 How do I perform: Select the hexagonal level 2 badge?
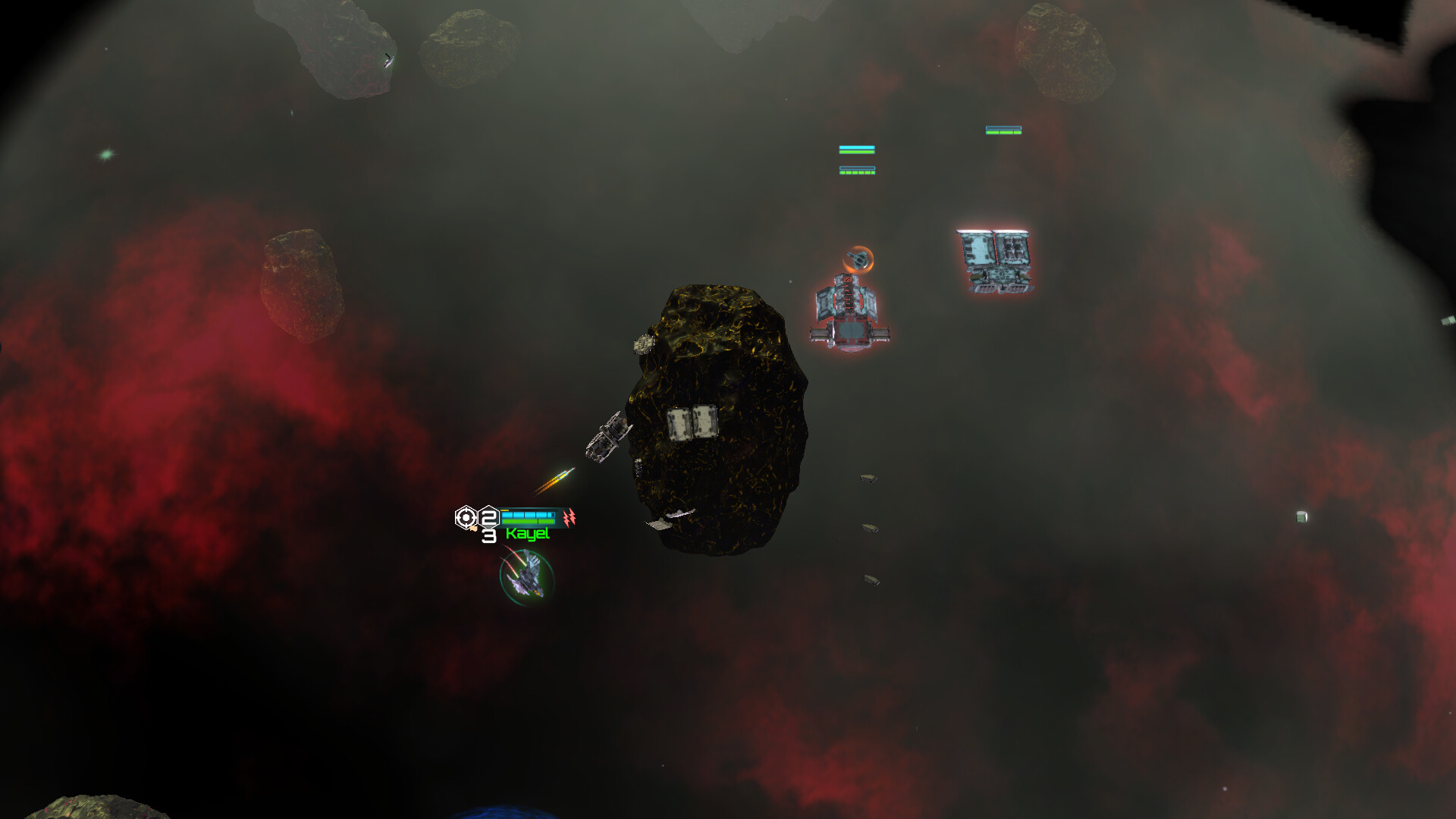coord(488,518)
